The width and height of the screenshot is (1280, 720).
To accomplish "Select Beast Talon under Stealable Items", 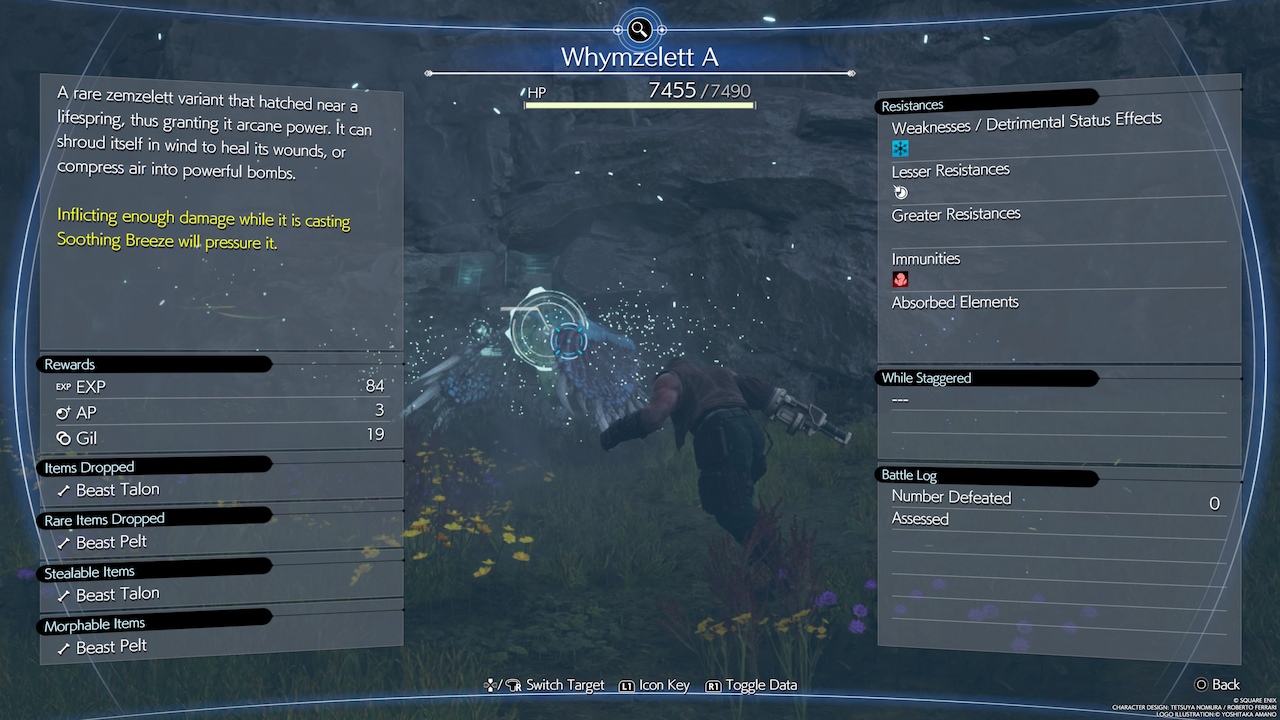I will 117,594.
